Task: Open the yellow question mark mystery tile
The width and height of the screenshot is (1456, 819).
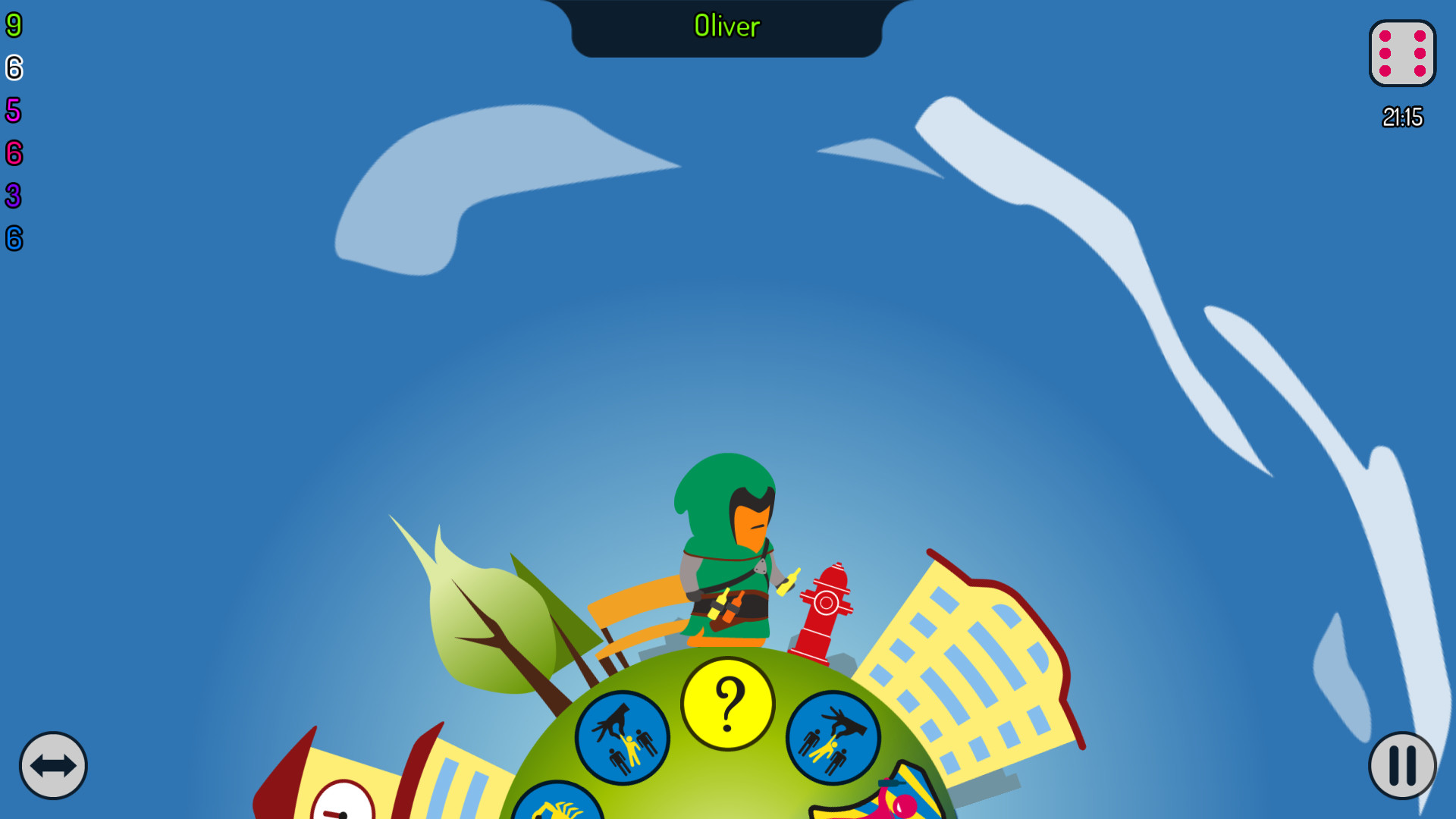Action: [727, 703]
